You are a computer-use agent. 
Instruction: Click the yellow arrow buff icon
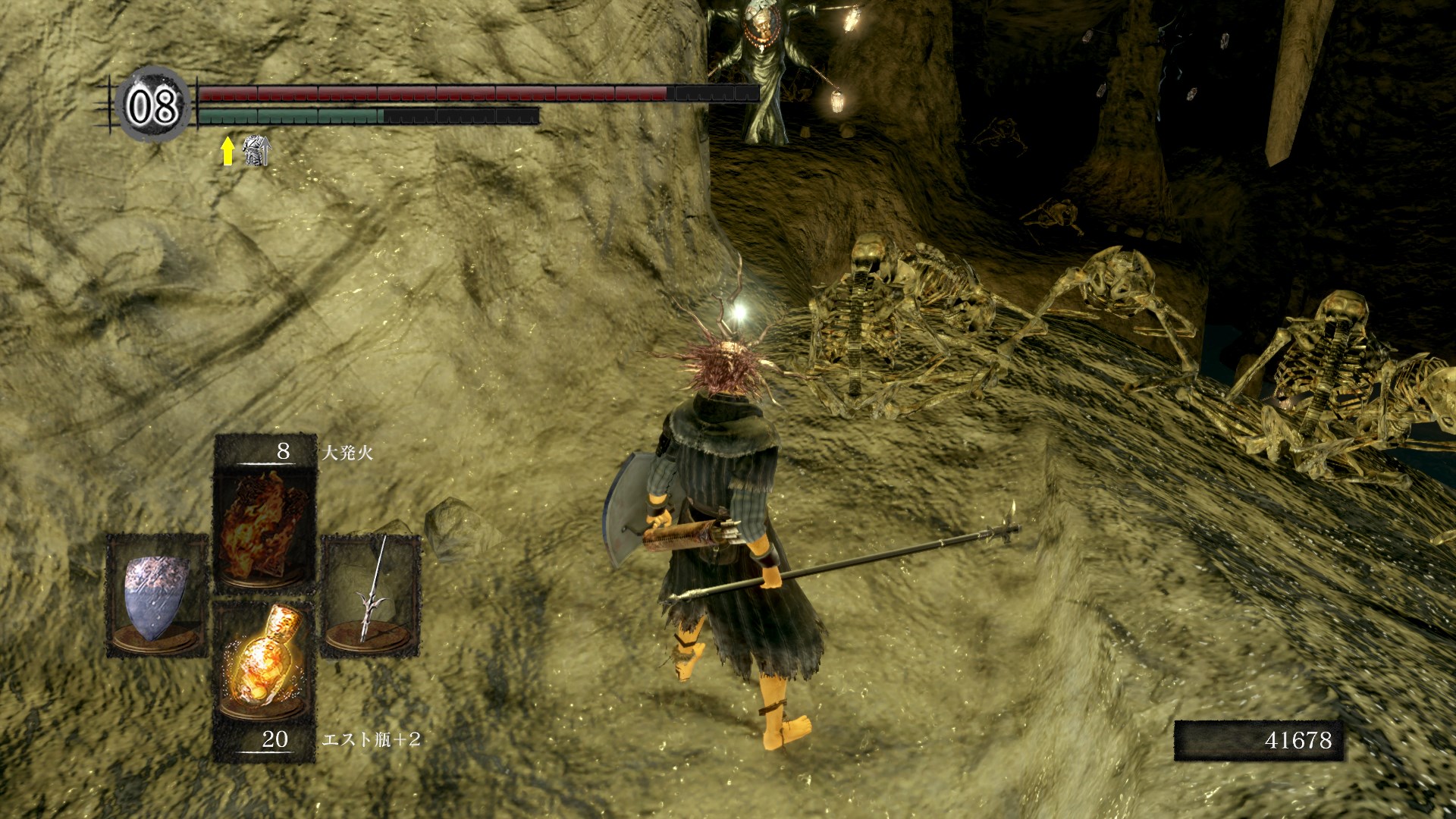pyautogui.click(x=227, y=151)
